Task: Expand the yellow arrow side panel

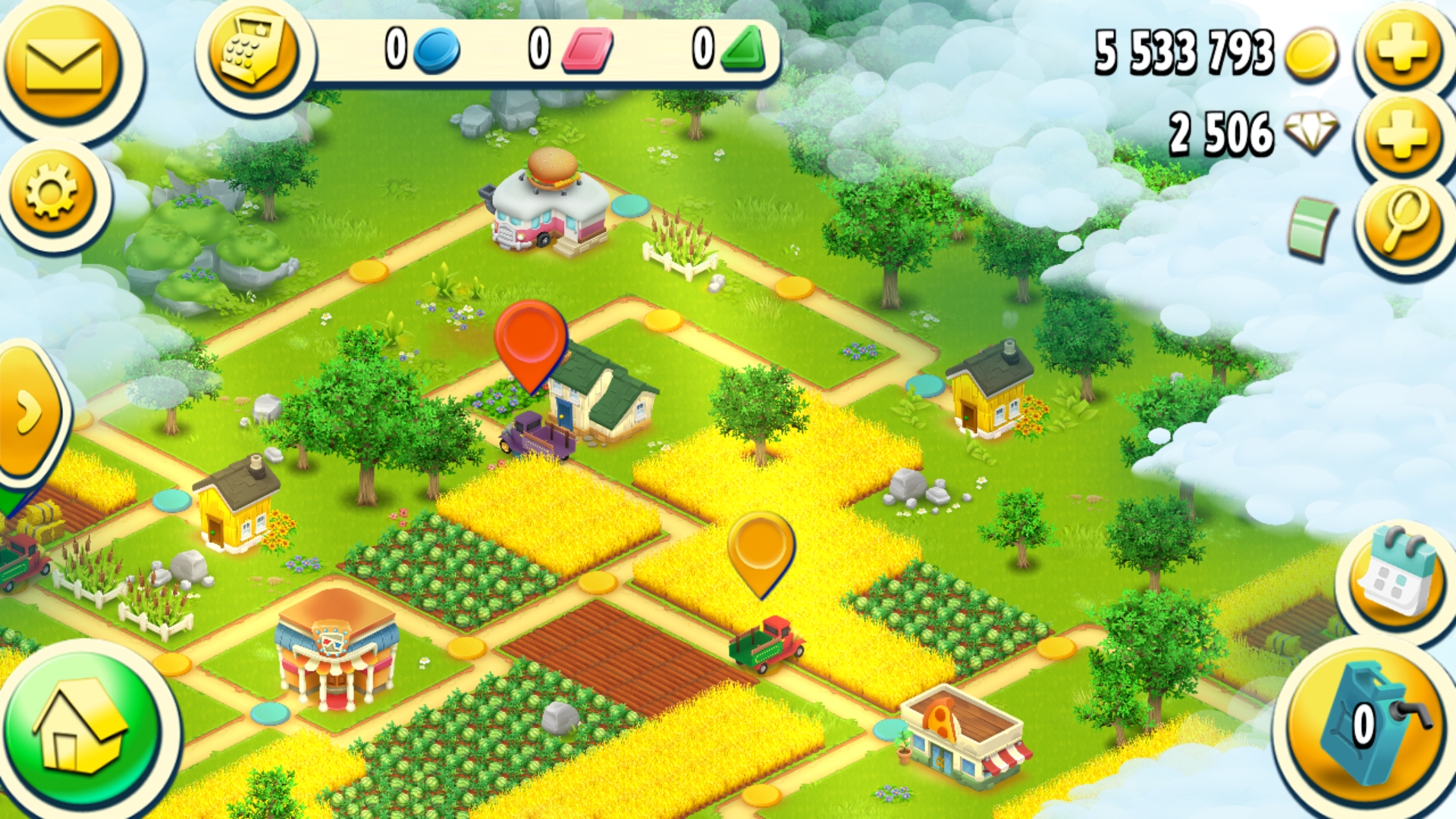Action: click(x=29, y=412)
